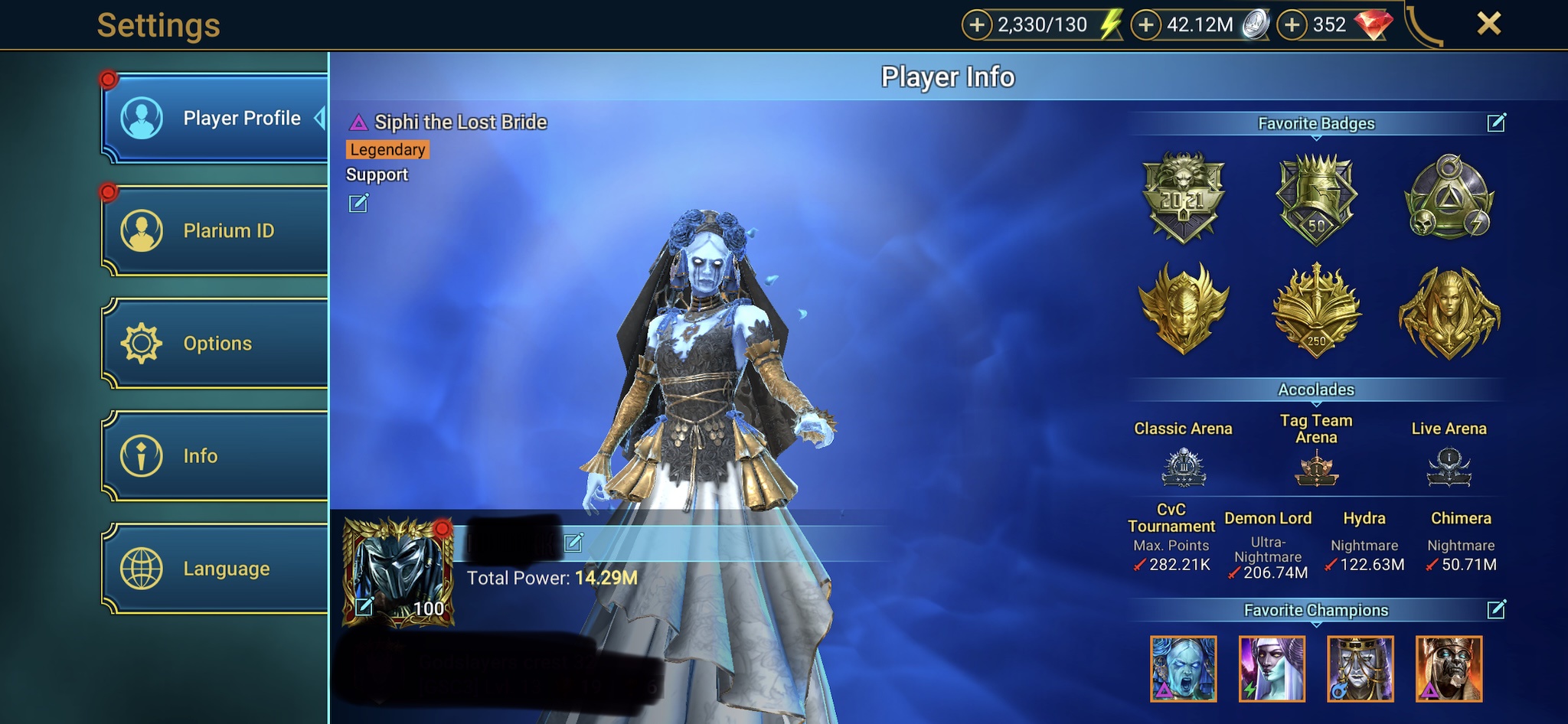Change the player avatar portrait

[364, 607]
